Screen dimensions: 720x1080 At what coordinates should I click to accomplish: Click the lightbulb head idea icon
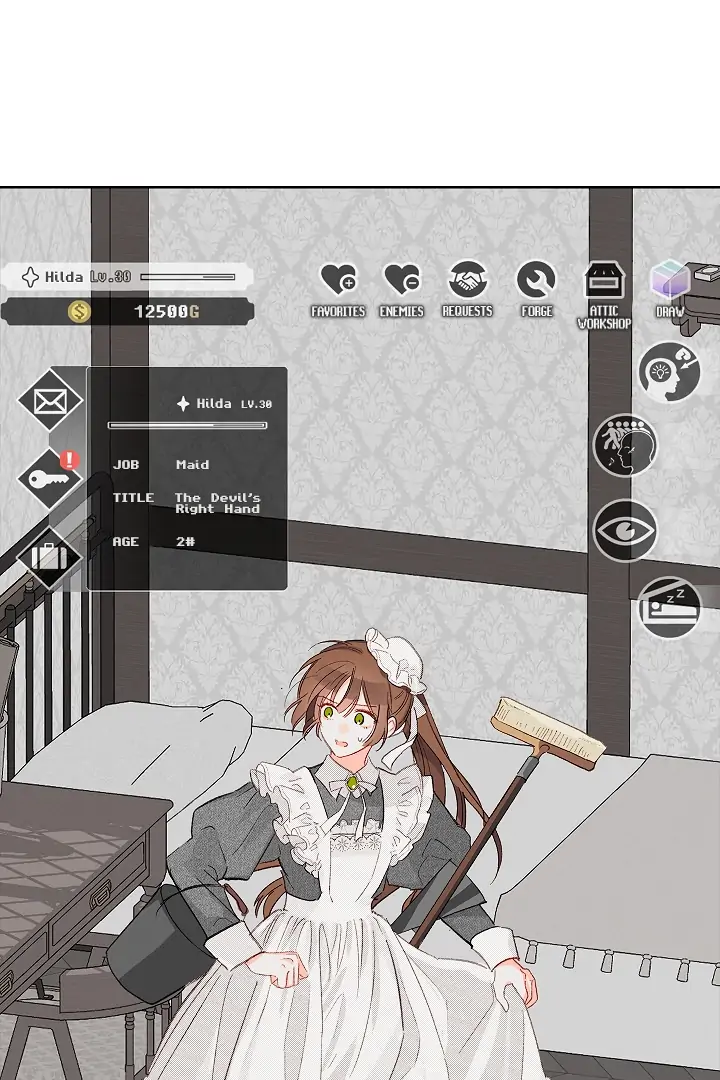coord(669,372)
